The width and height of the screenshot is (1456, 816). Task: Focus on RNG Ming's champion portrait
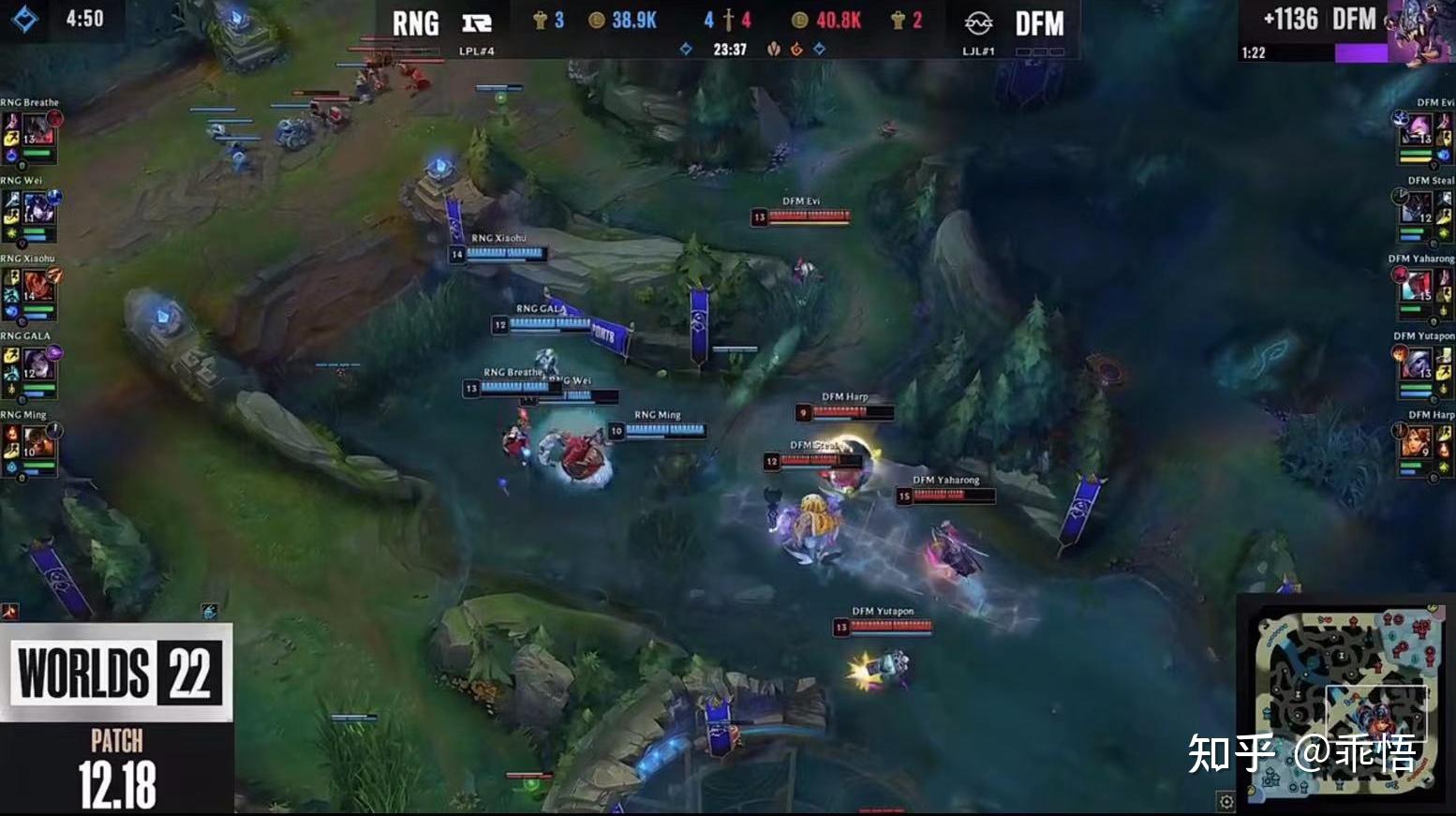37,440
